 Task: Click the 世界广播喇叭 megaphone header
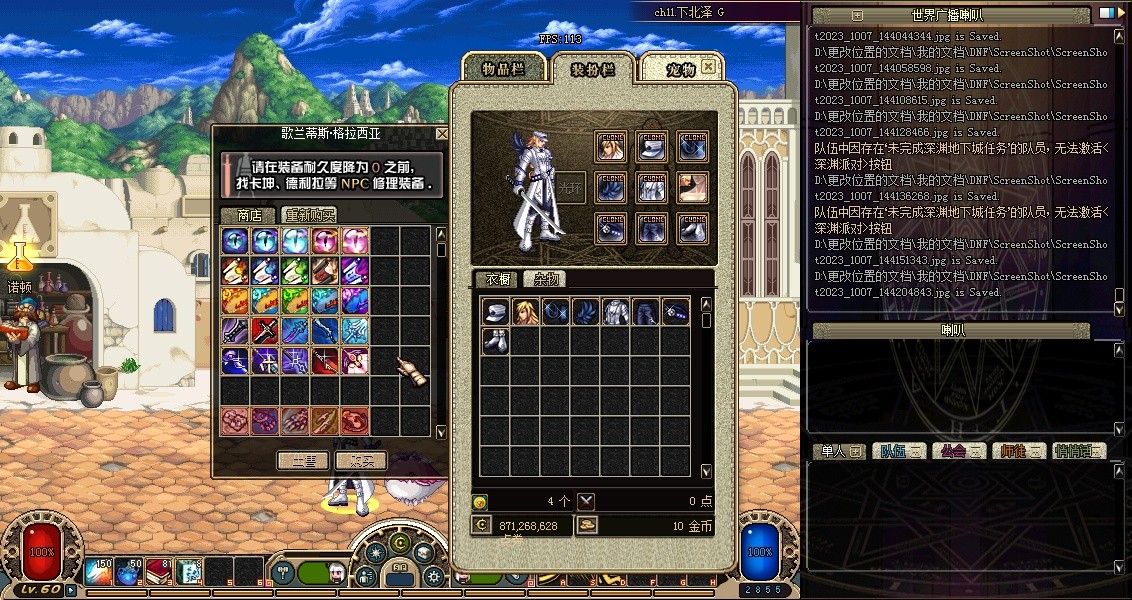point(947,15)
